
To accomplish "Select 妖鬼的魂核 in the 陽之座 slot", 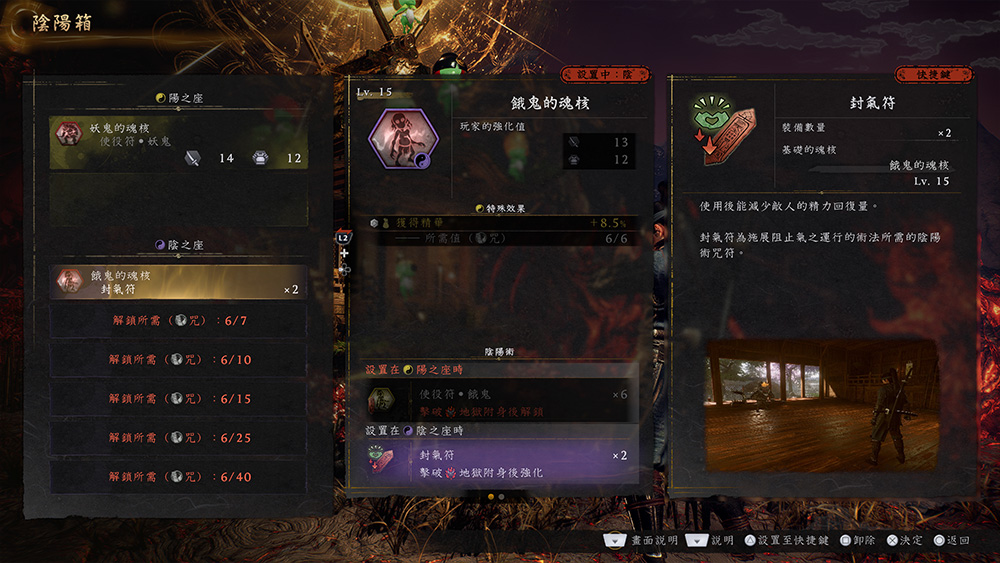I will point(179,143).
